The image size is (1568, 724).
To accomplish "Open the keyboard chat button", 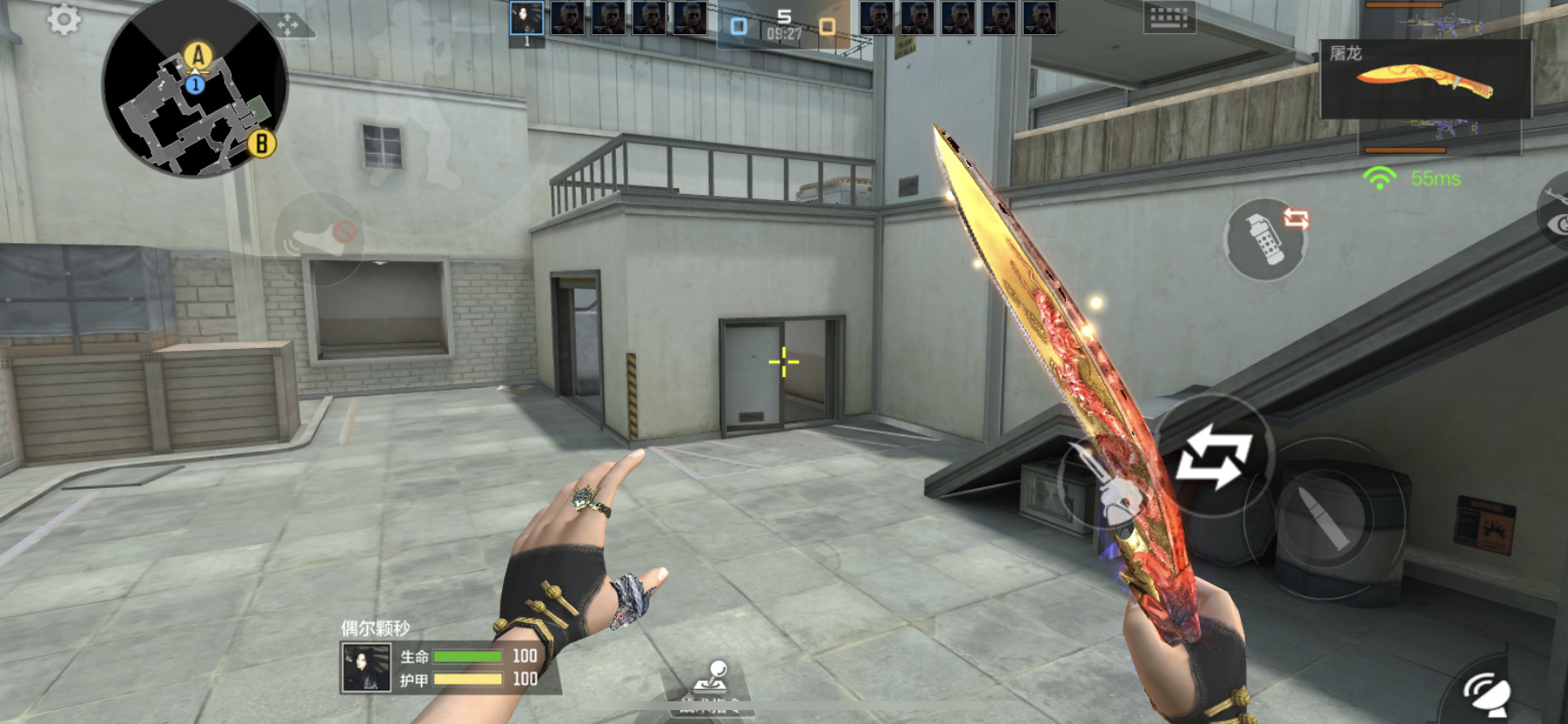I will [x=1169, y=17].
